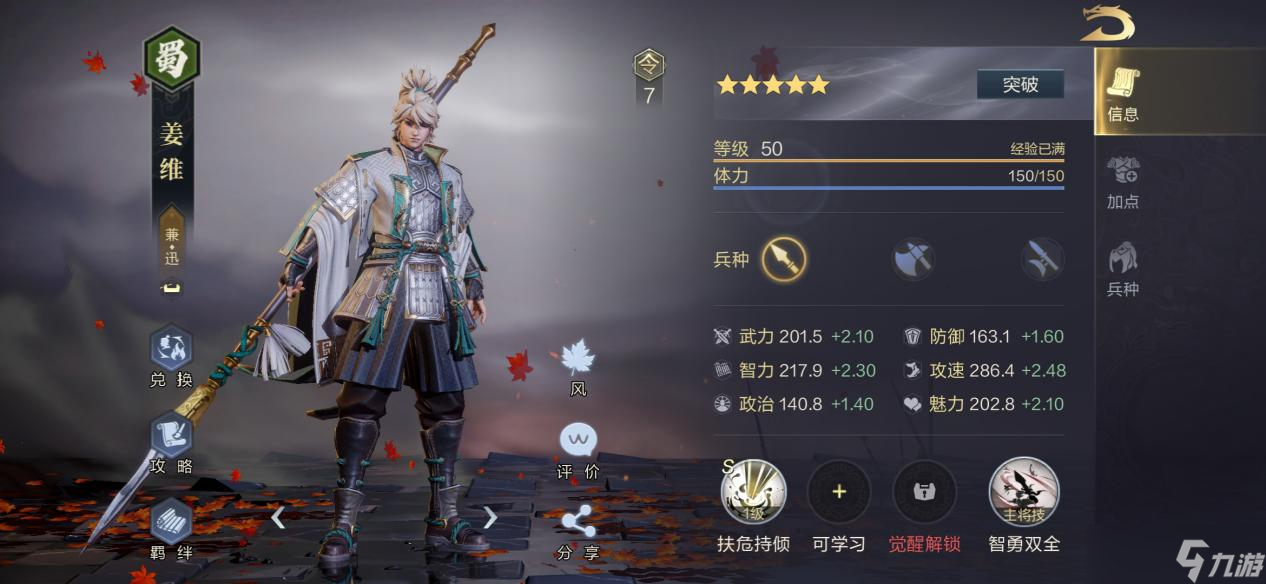Viewport: 1266px width, 584px height.
Task: Show the 羁绊 bonds panel
Action: 171,521
